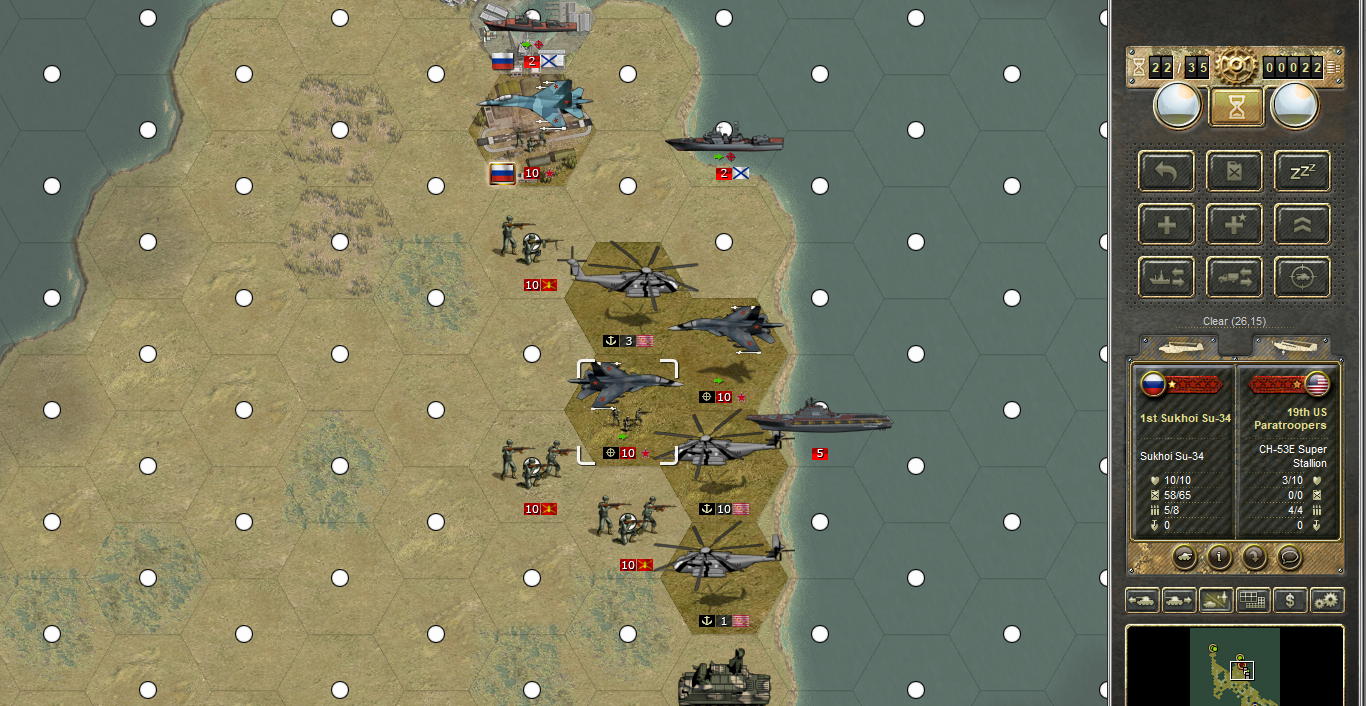Switch to the right aircraft tab
Image resolution: width=1366 pixels, height=706 pixels.
point(1292,346)
